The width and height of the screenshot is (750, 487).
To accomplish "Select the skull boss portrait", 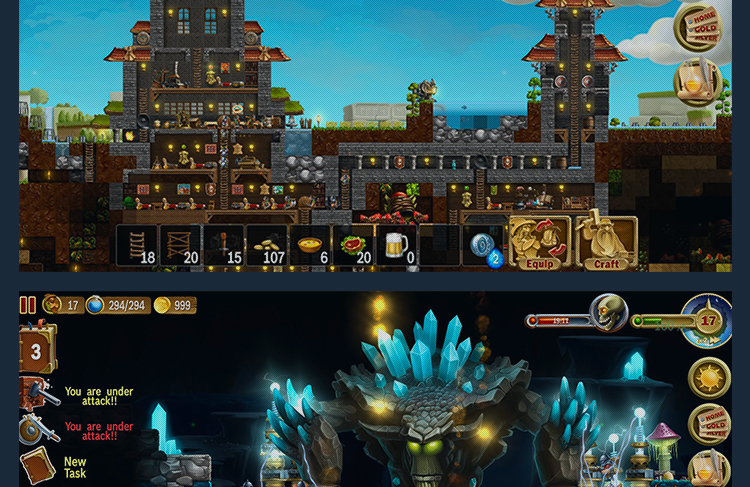I will pyautogui.click(x=608, y=313).
